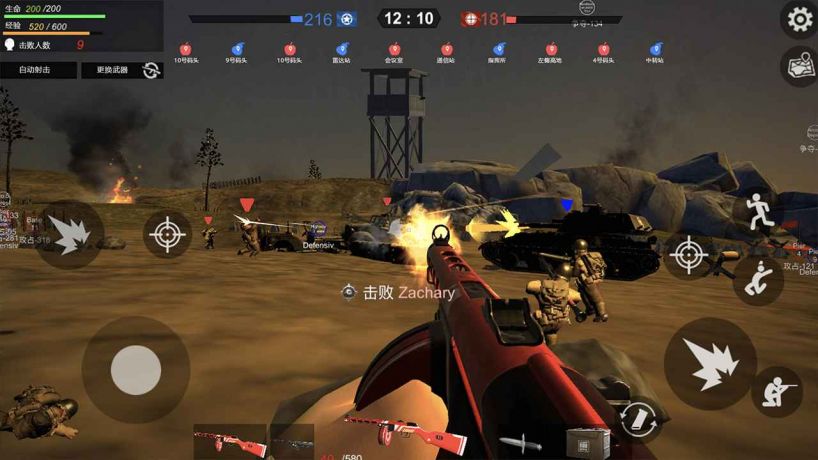818x460 pixels.
Task: Select the 雷达站 capture point marker
Action: pyautogui.click(x=341, y=49)
